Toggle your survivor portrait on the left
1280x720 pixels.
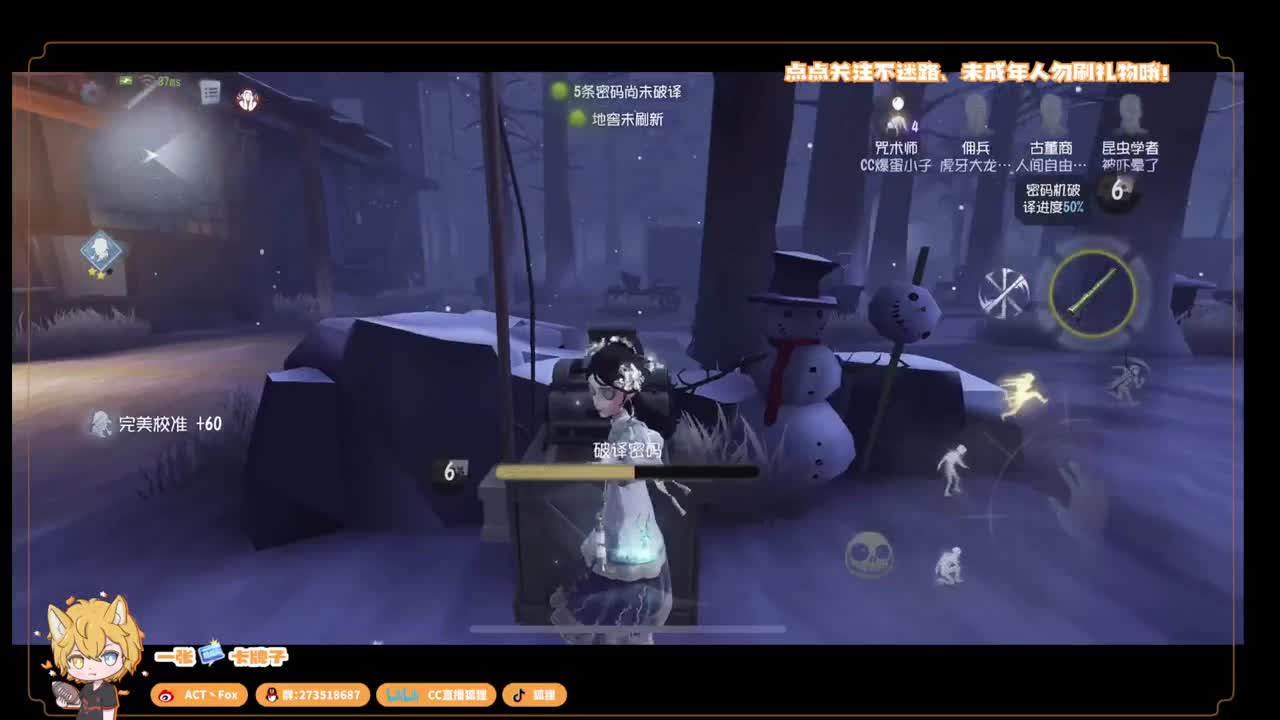coord(100,249)
